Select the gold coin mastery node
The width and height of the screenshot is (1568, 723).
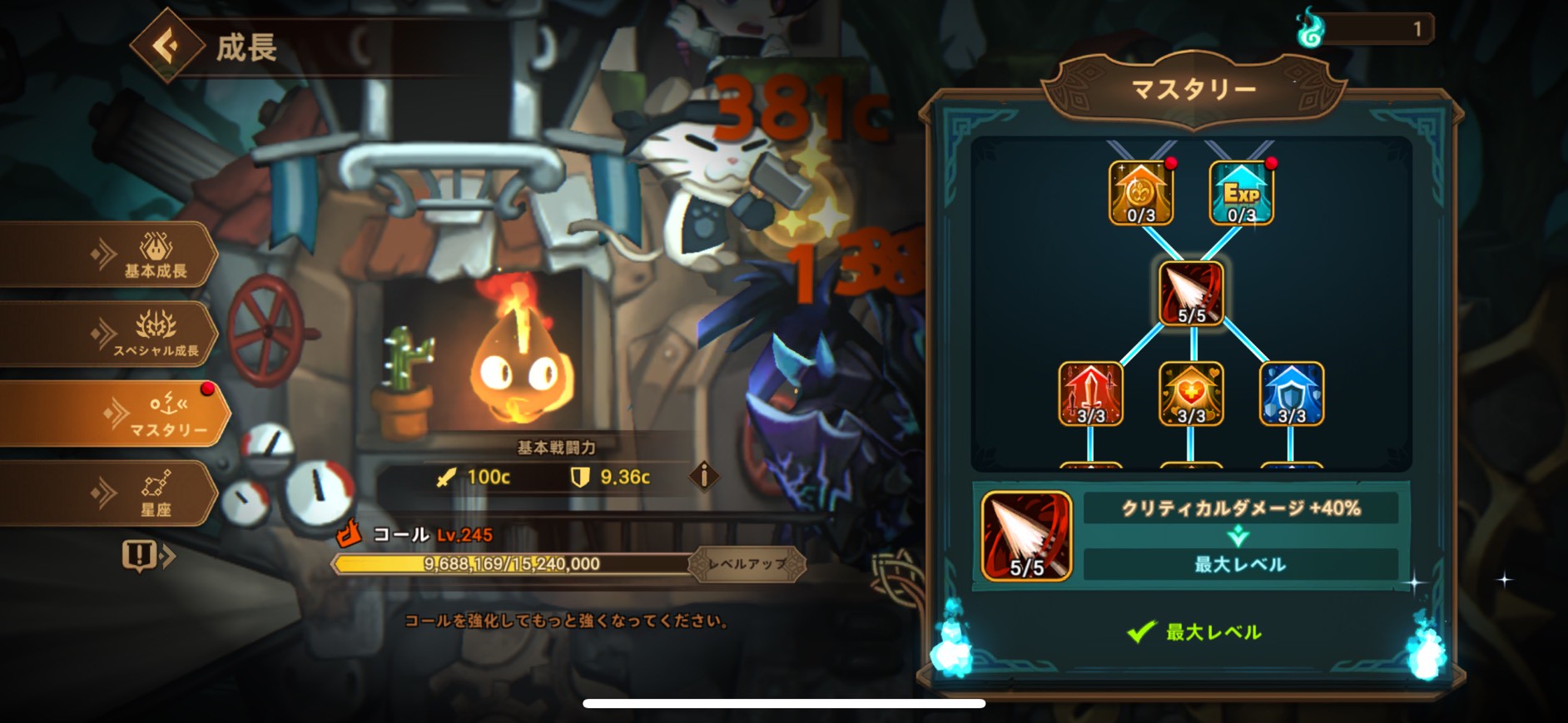point(1140,194)
